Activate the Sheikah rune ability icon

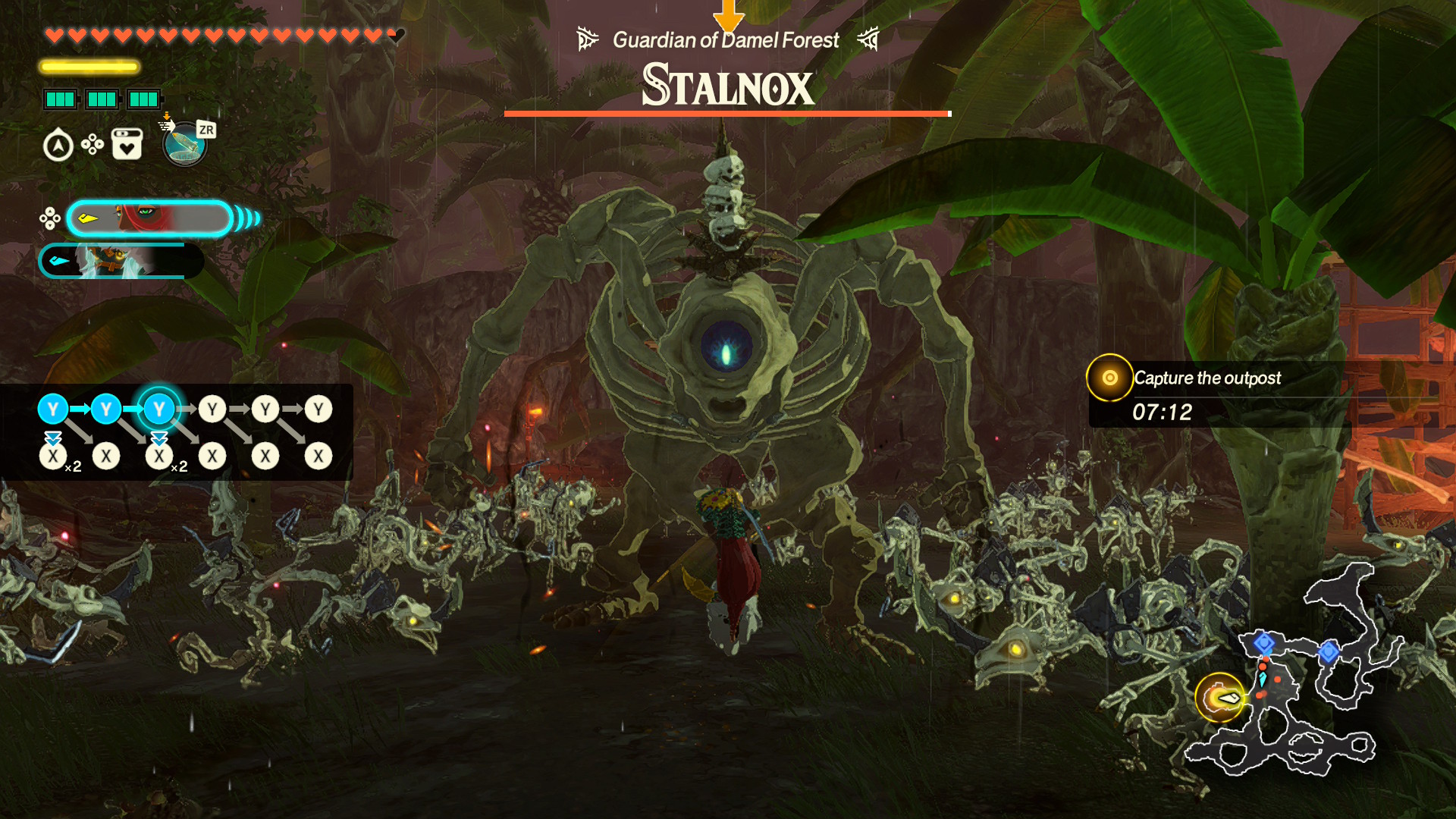184,144
